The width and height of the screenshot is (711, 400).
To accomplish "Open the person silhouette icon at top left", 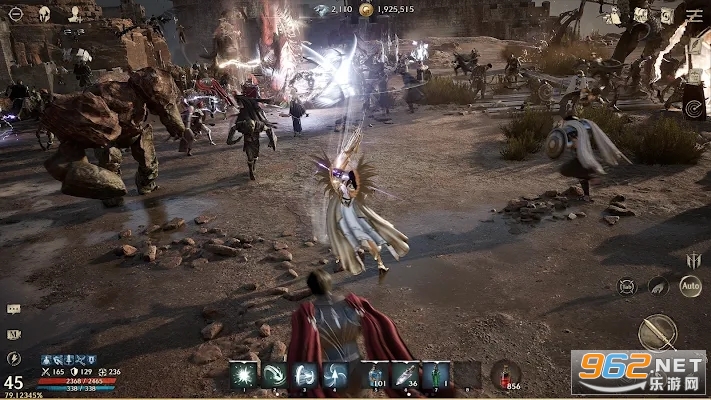I will click(76, 14).
